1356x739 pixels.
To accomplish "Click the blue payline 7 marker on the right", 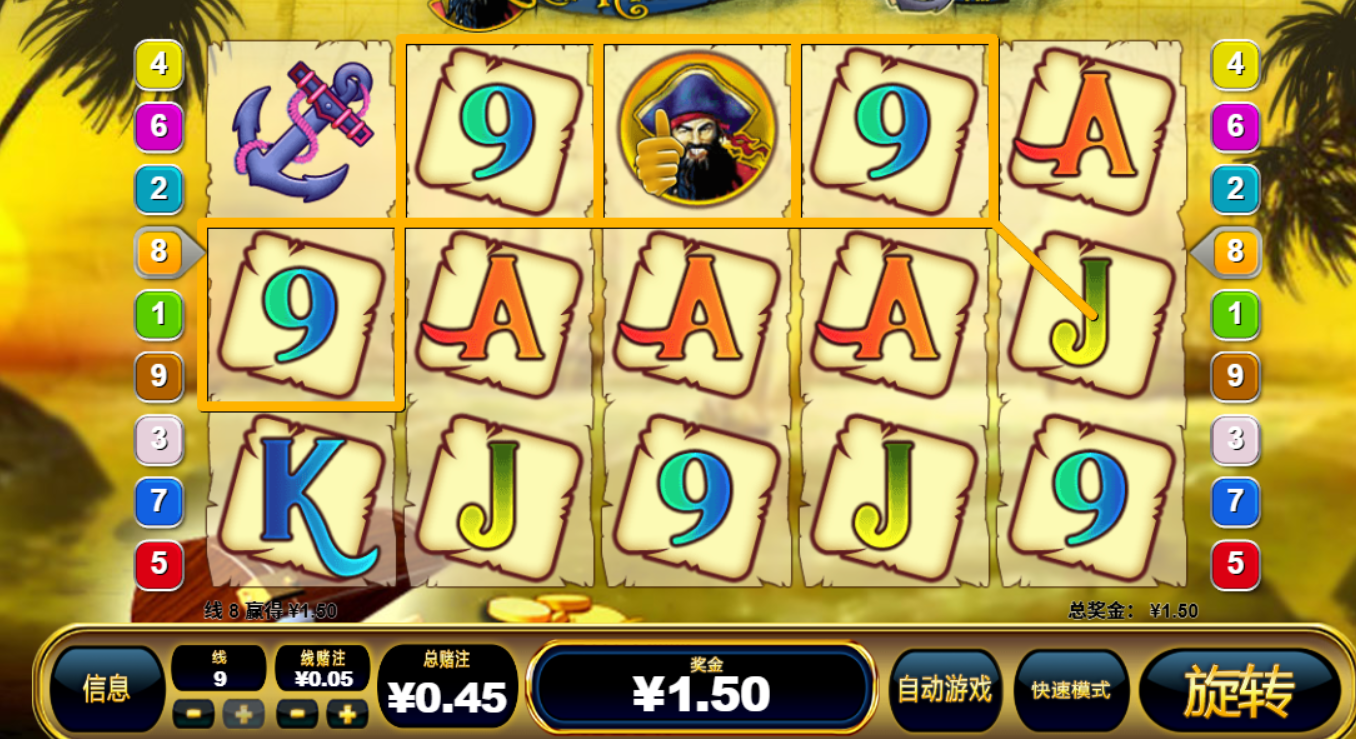I will (x=1235, y=500).
